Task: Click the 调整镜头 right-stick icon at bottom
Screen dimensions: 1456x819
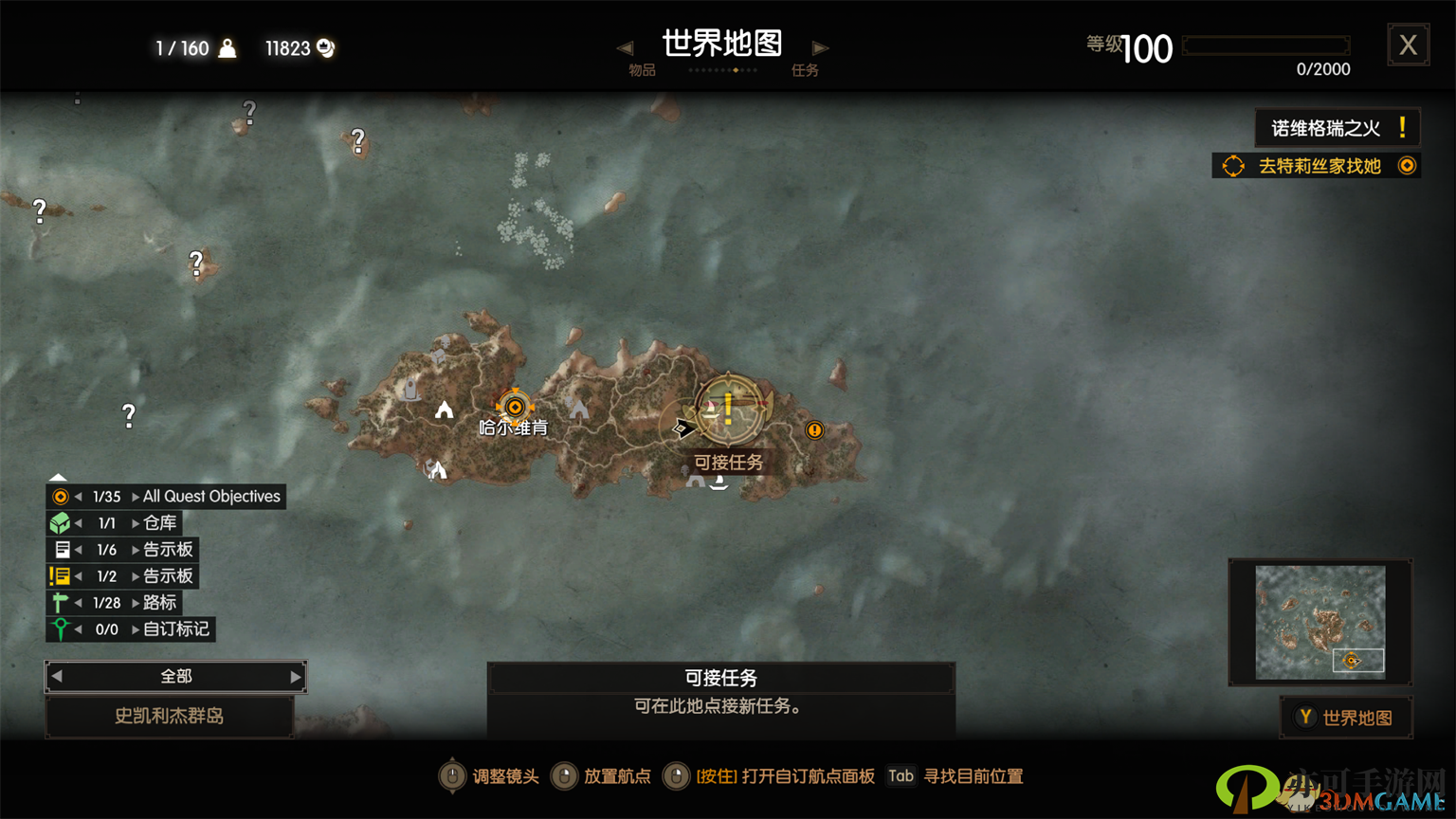Action: click(452, 775)
